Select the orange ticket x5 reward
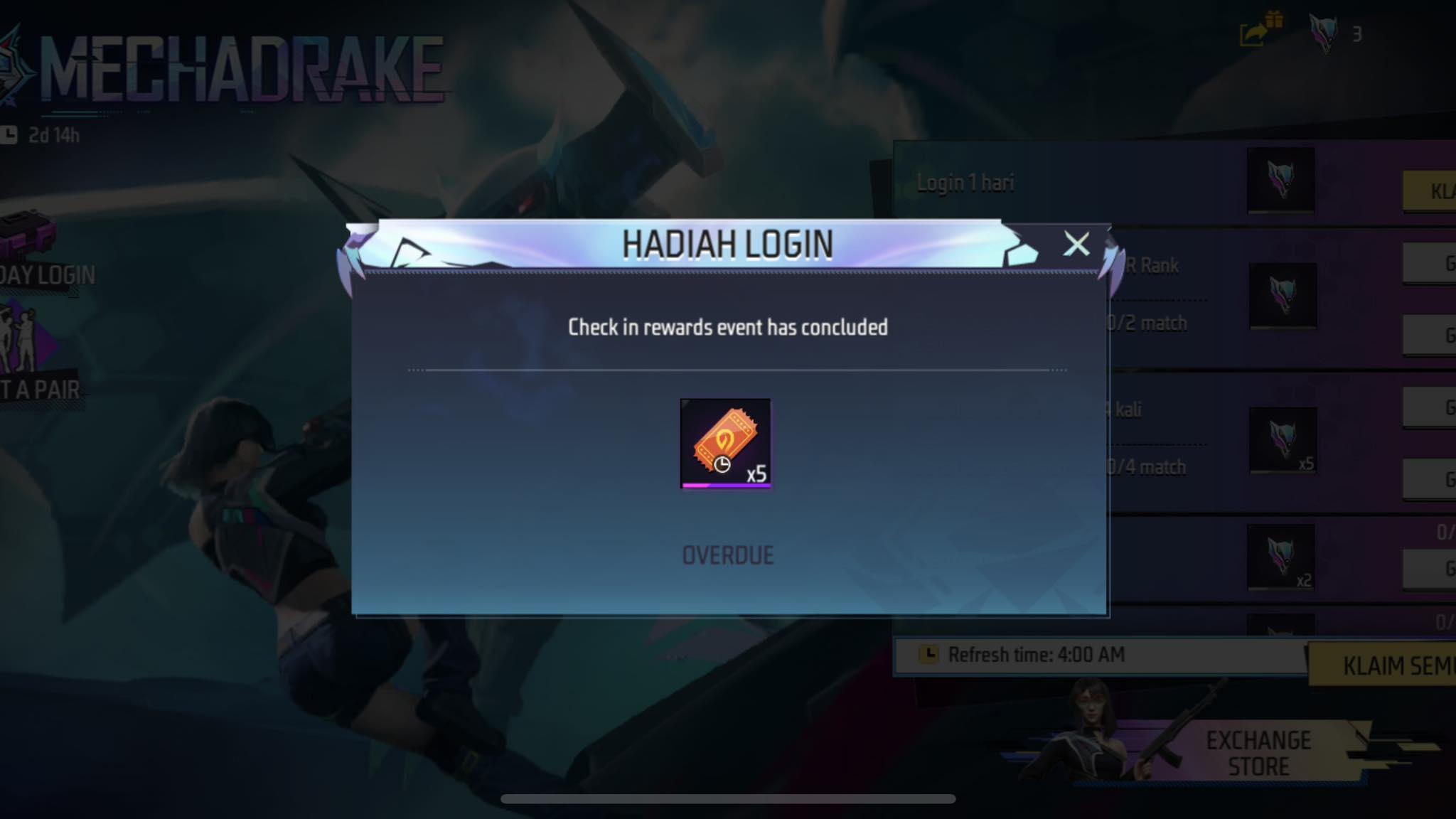The width and height of the screenshot is (1456, 819). [725, 444]
